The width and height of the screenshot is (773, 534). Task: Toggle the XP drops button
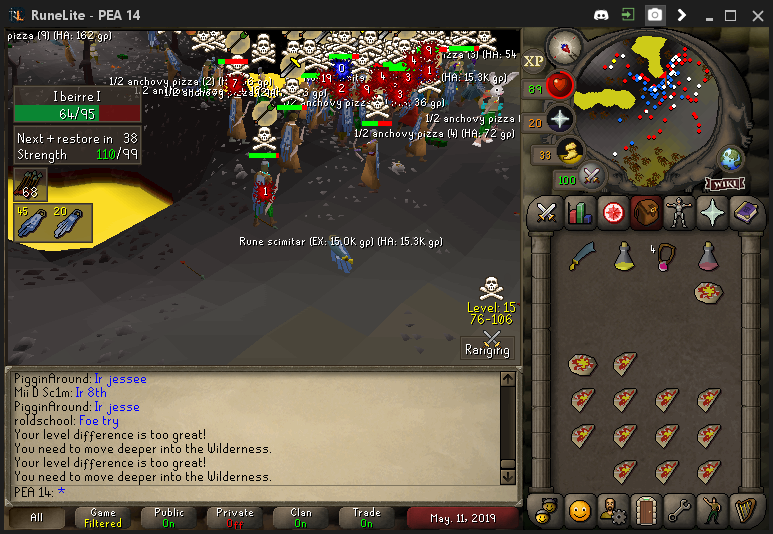pyautogui.click(x=533, y=61)
